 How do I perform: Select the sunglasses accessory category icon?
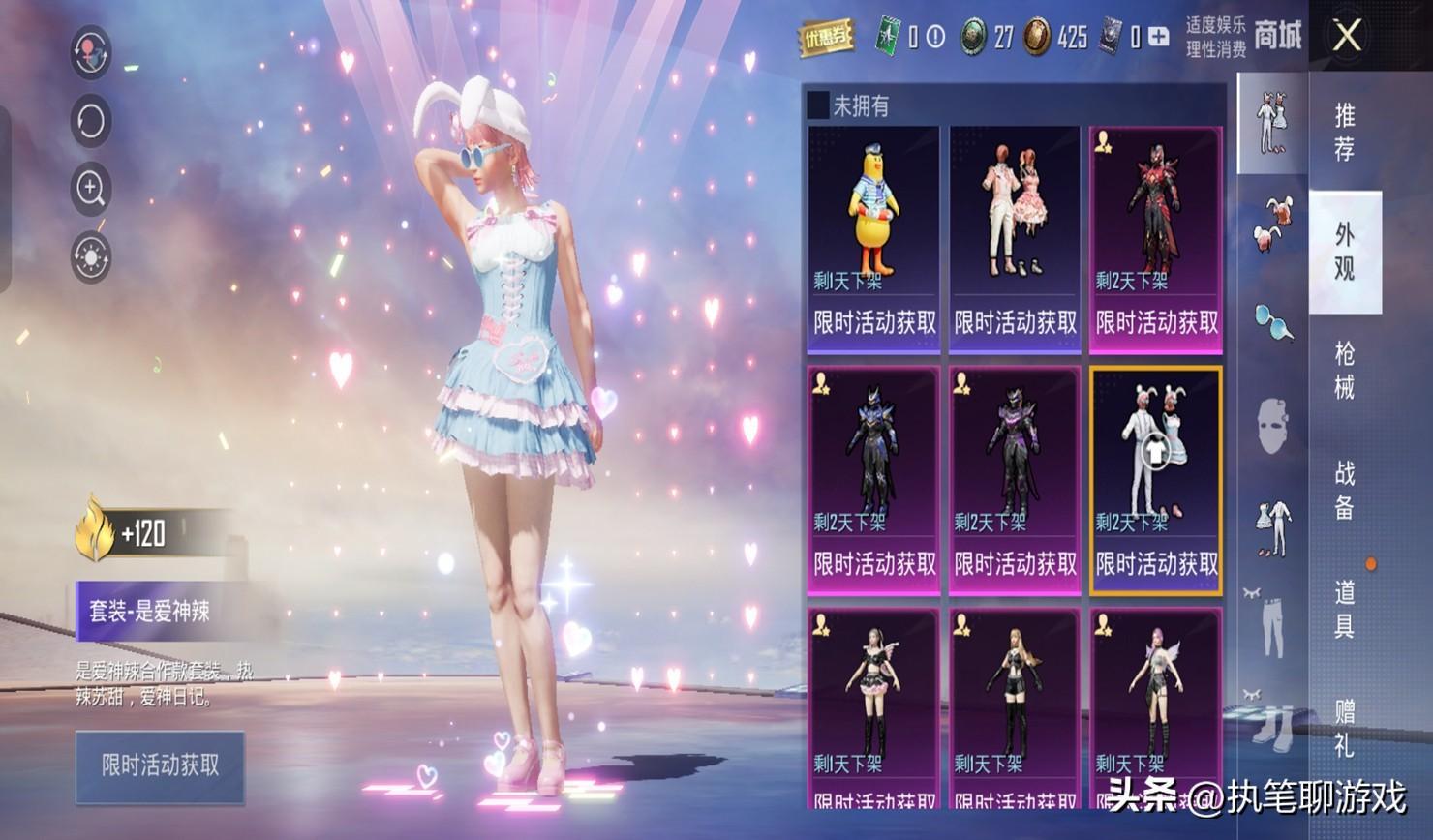tap(1272, 322)
